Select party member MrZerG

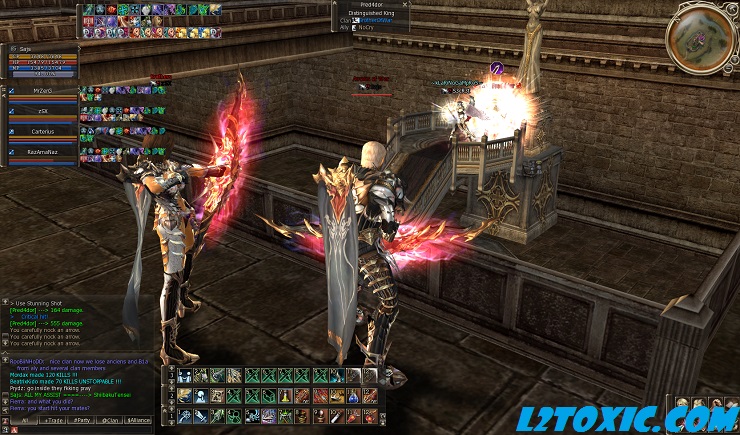42,90
